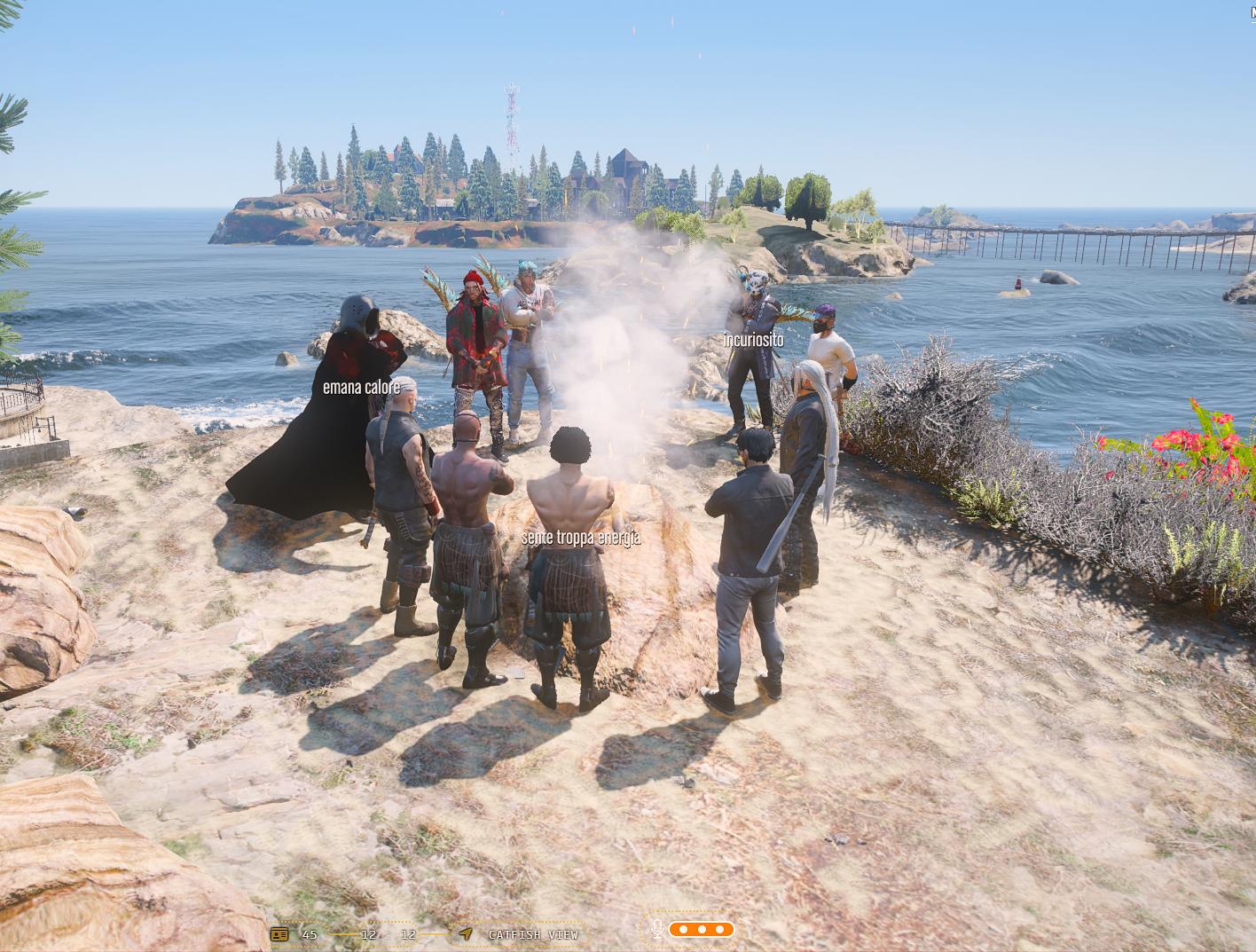Click the microphone icon in the voice HUD
This screenshot has width=1256, height=952.
tap(656, 929)
